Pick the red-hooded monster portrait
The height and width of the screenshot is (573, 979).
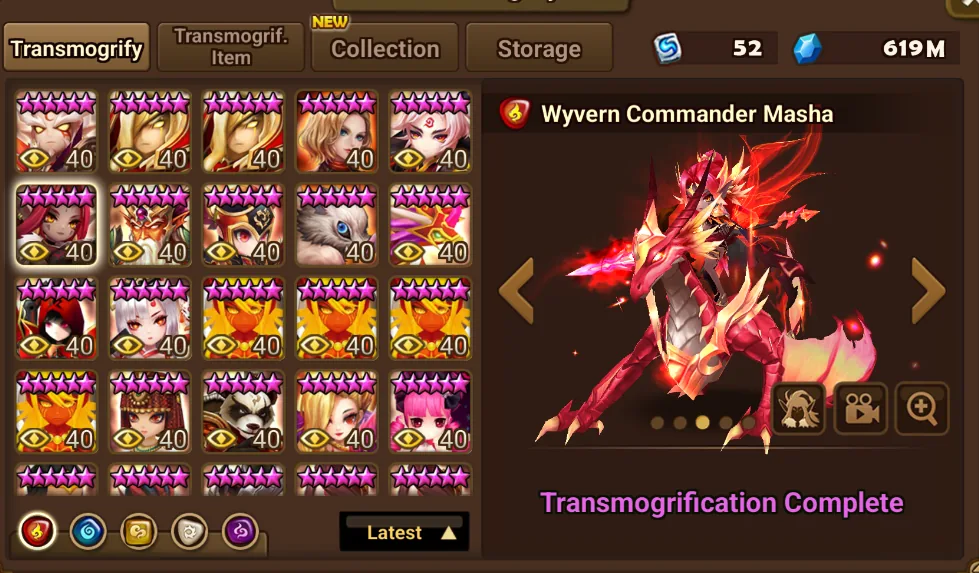click(x=57, y=318)
